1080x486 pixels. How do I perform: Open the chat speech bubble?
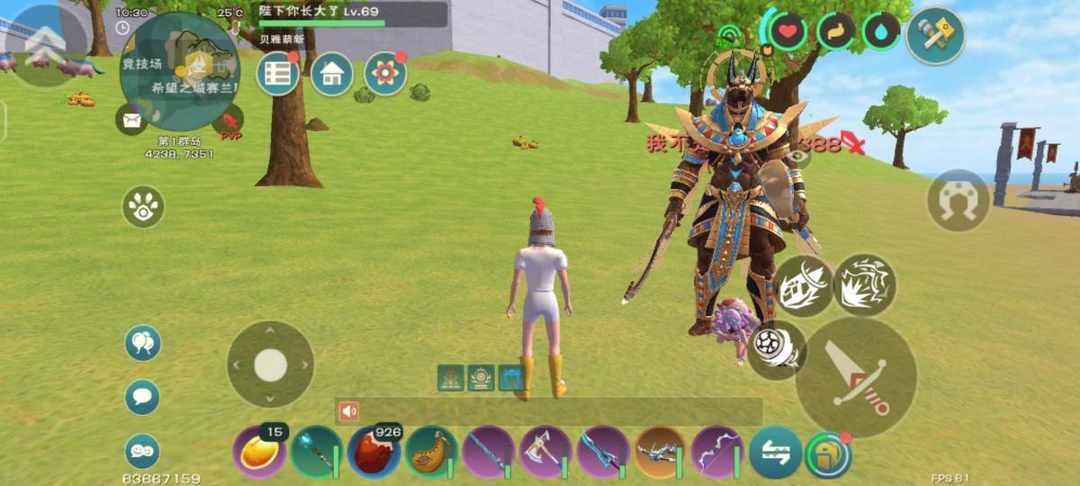142,397
